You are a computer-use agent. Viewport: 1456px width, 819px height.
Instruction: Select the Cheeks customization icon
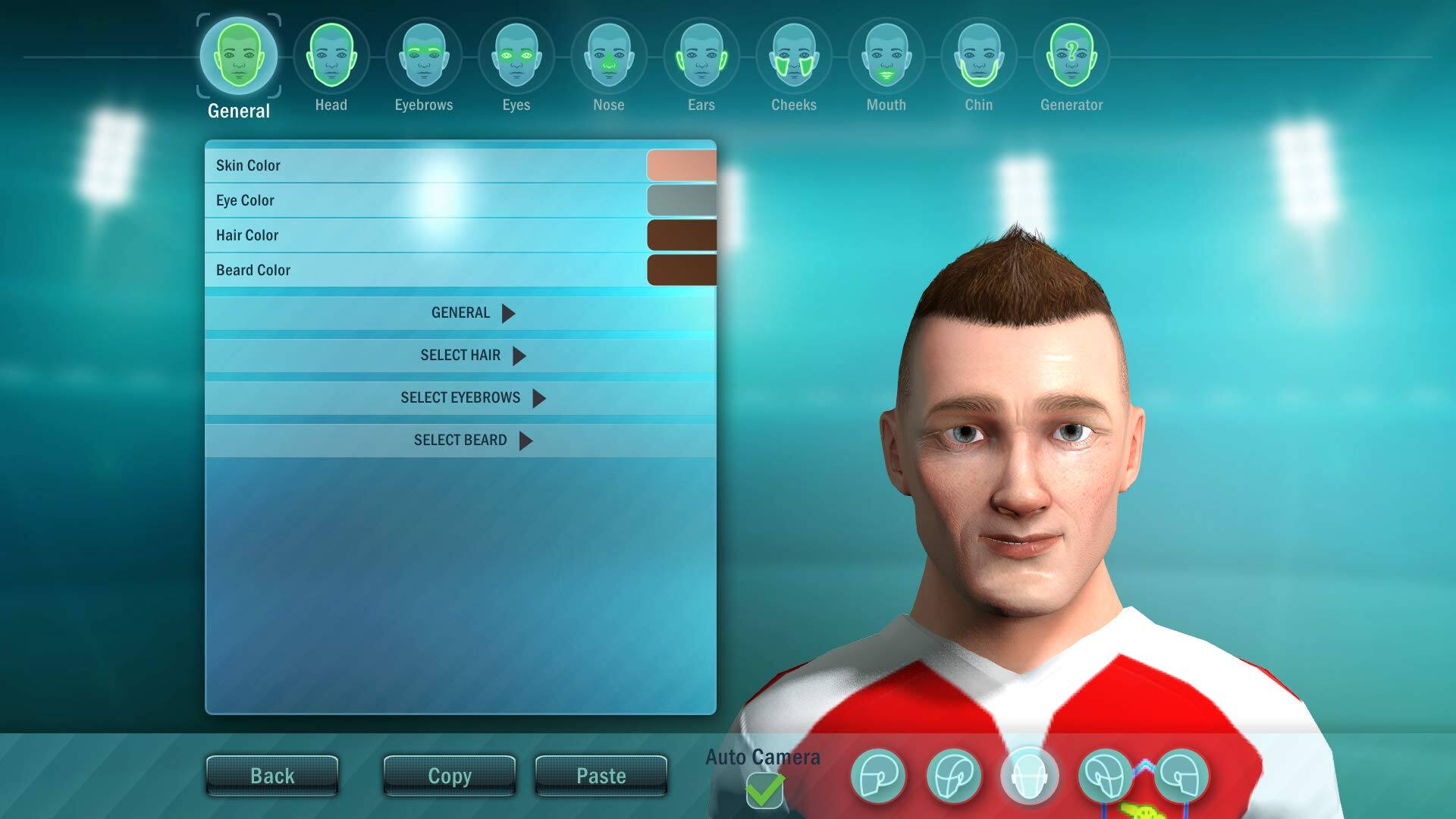[792, 55]
